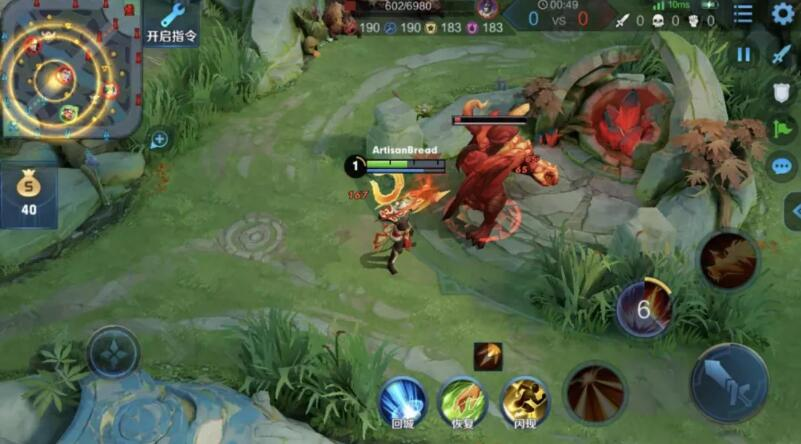This screenshot has width=801, height=444.
Task: Activate the skill showing cooldown 6
Action: point(644,308)
